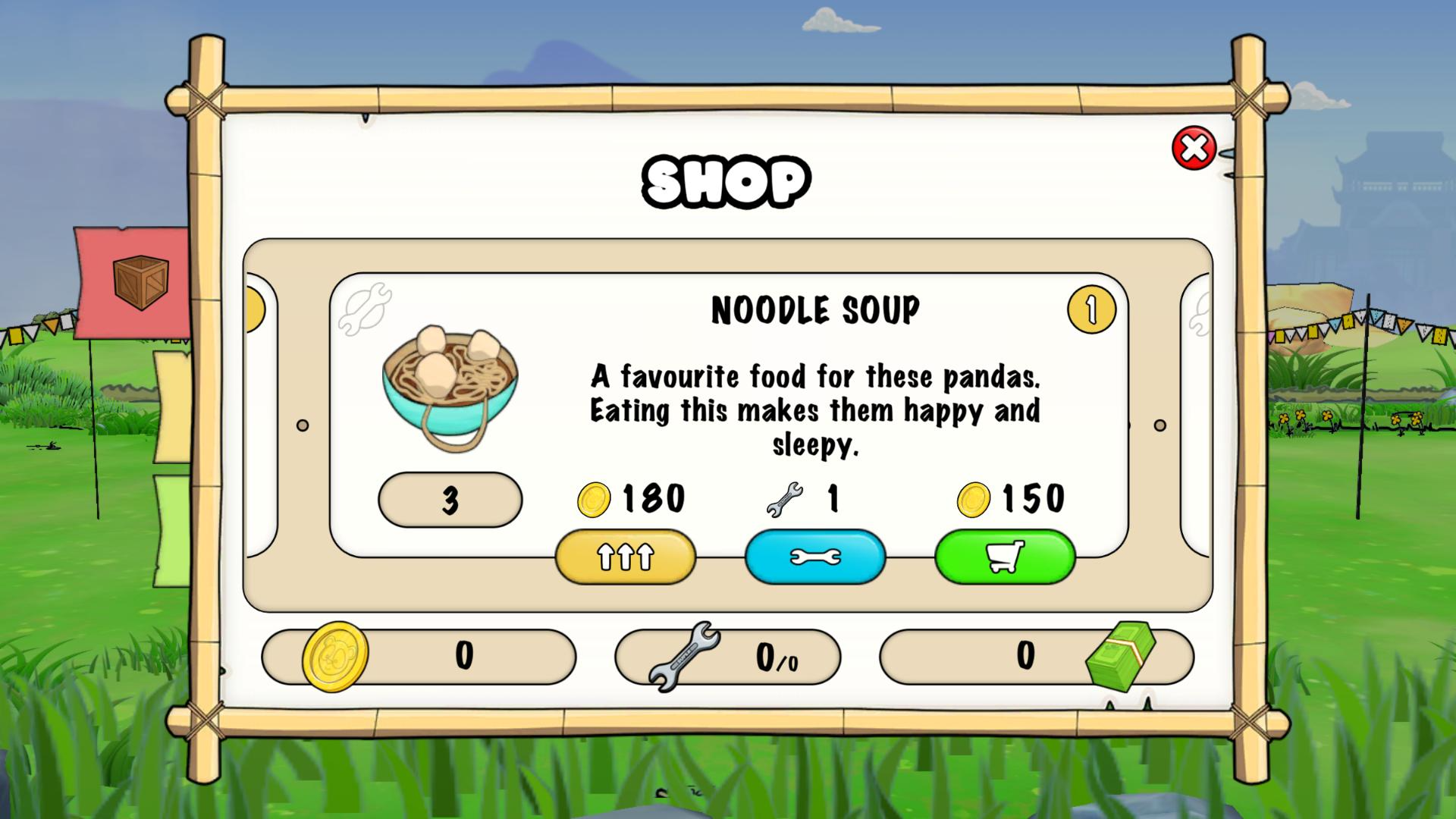Buy Noodle Soup with the green cart button
This screenshot has height=819, width=1456.
click(1005, 557)
